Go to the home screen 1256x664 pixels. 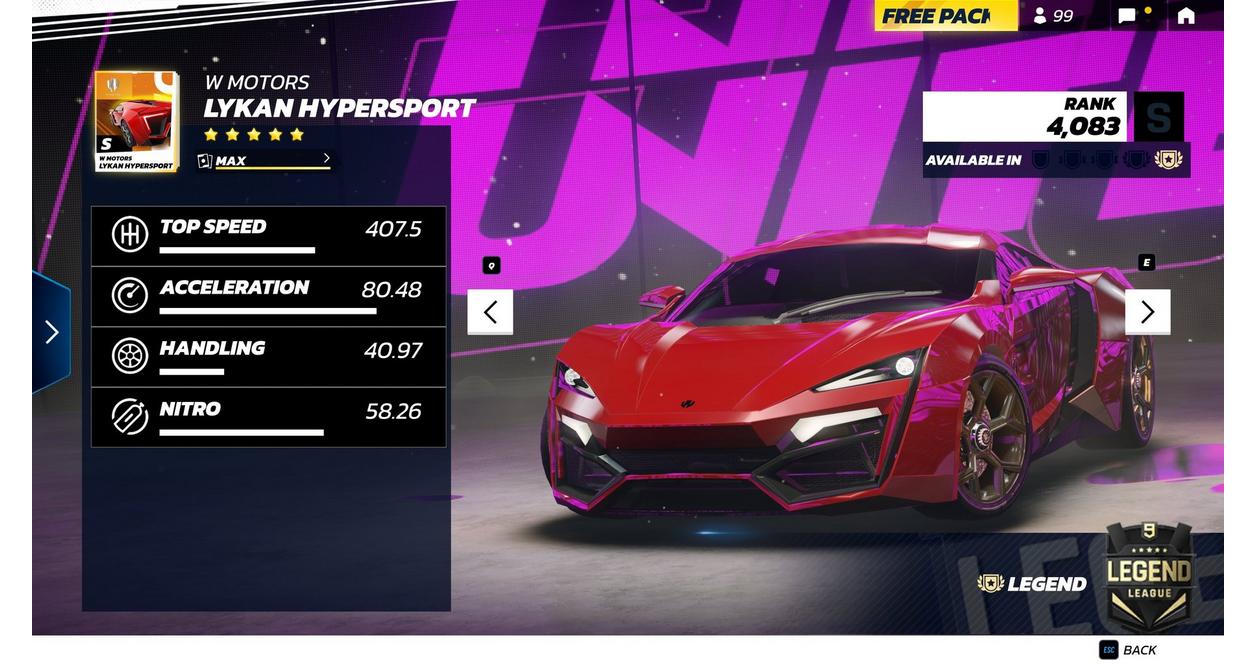pyautogui.click(x=1186, y=16)
